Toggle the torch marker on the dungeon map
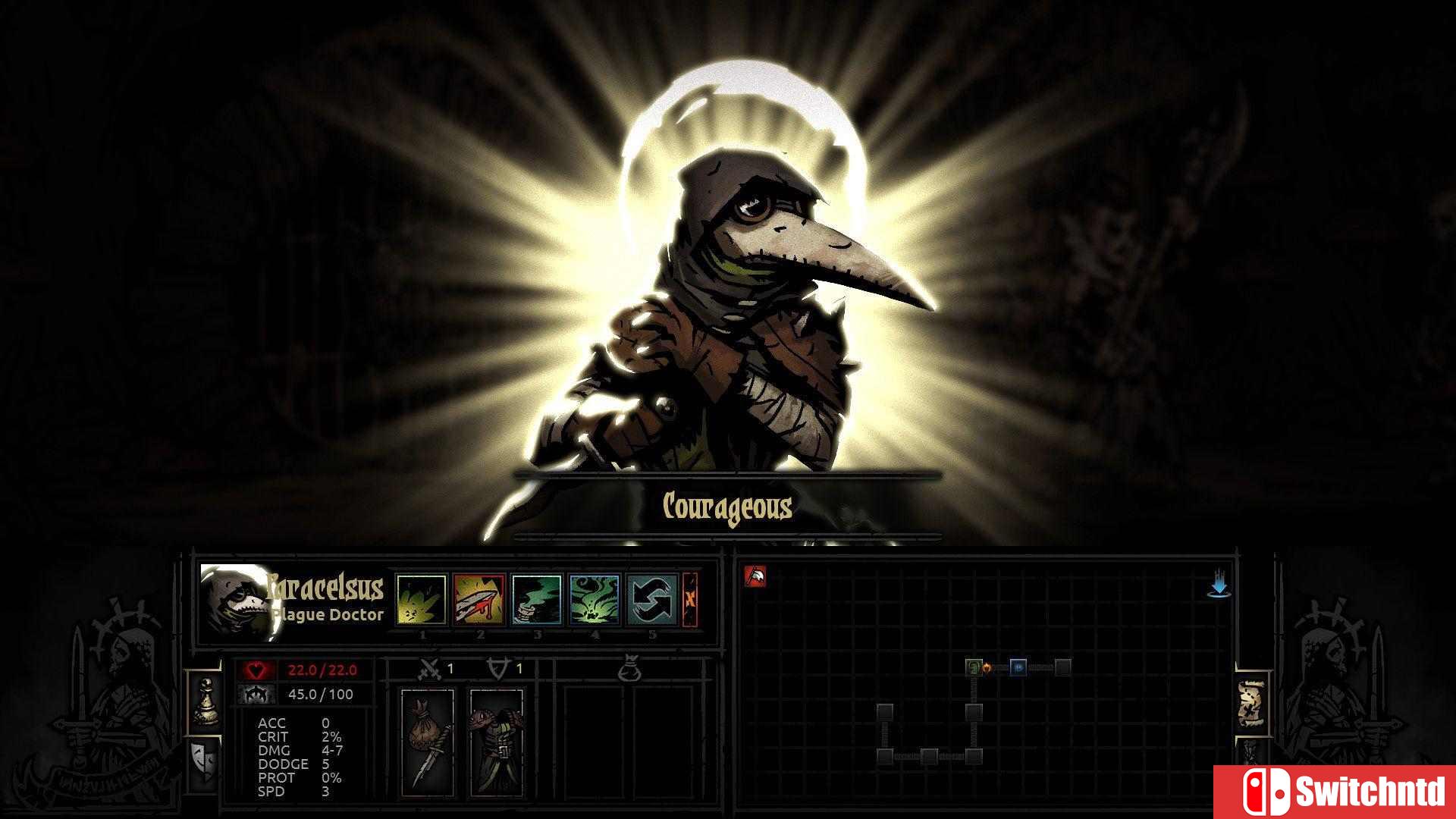 989,669
